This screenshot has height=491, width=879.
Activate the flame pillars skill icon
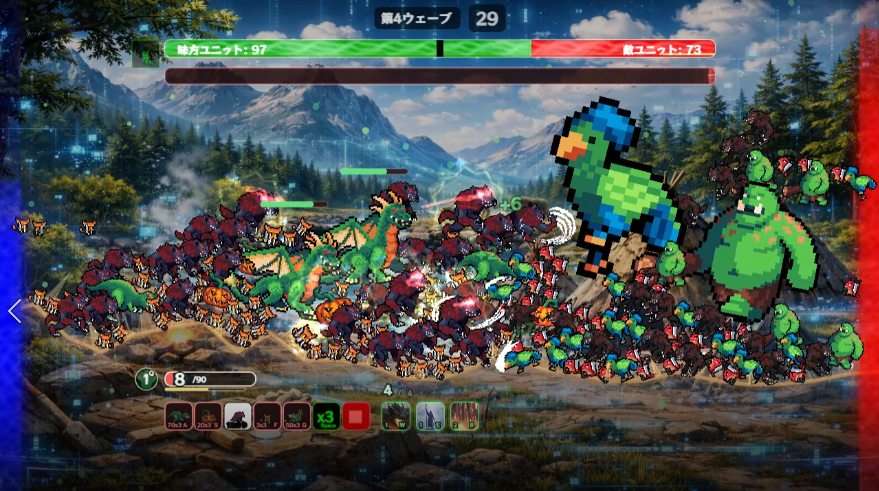(464, 415)
